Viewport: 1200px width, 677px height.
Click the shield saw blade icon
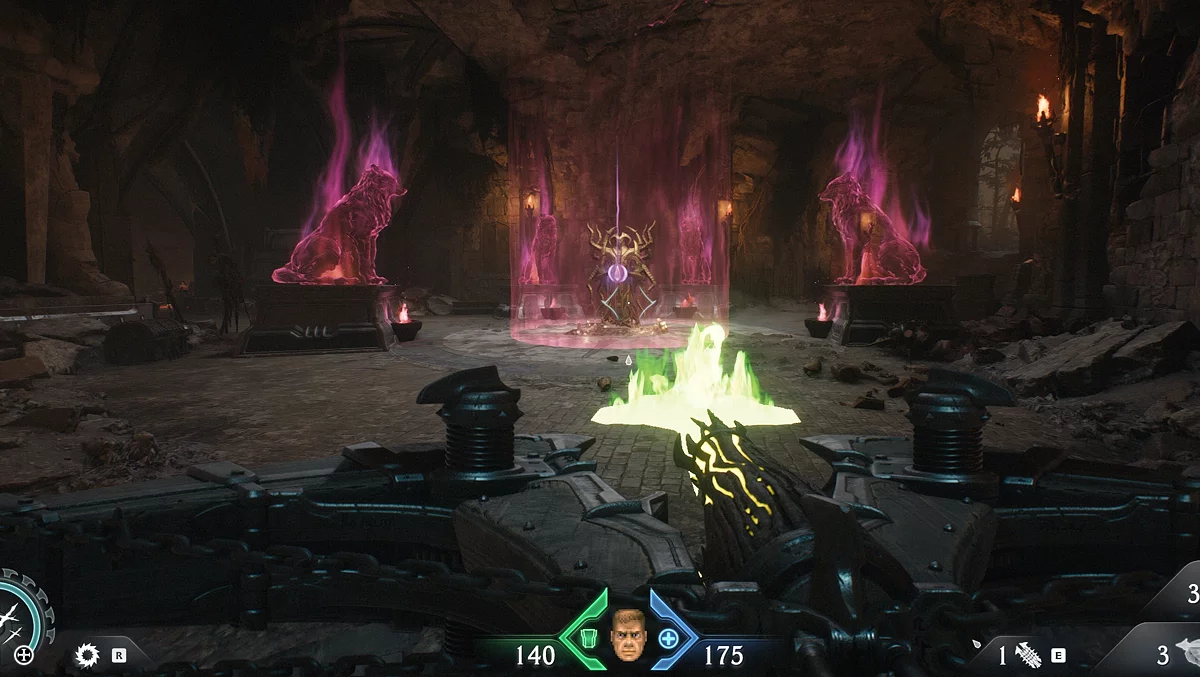coord(88,655)
